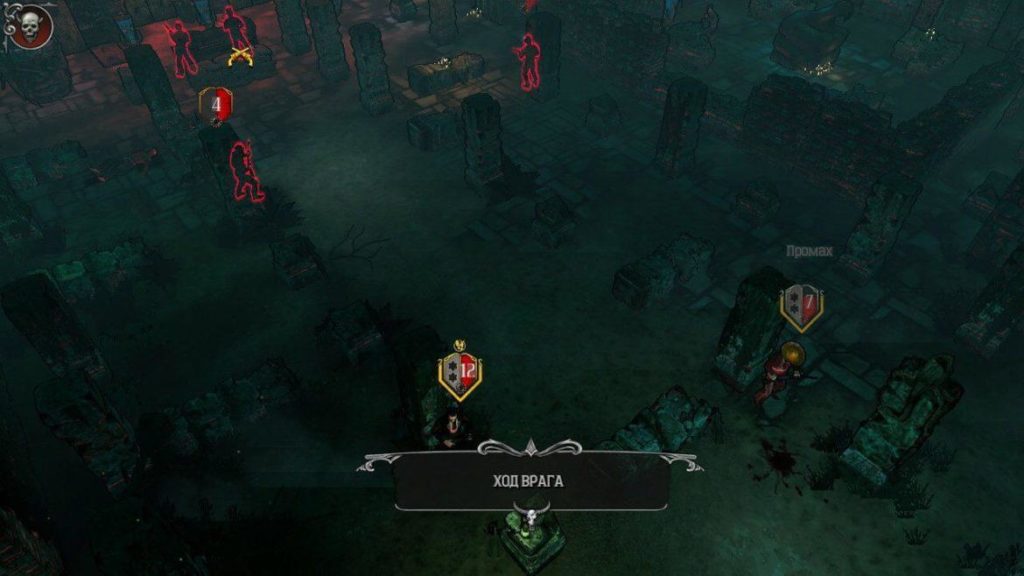Image resolution: width=1024 pixels, height=576 pixels.
Task: Click the enemy badge showing 4
Action: pos(216,104)
